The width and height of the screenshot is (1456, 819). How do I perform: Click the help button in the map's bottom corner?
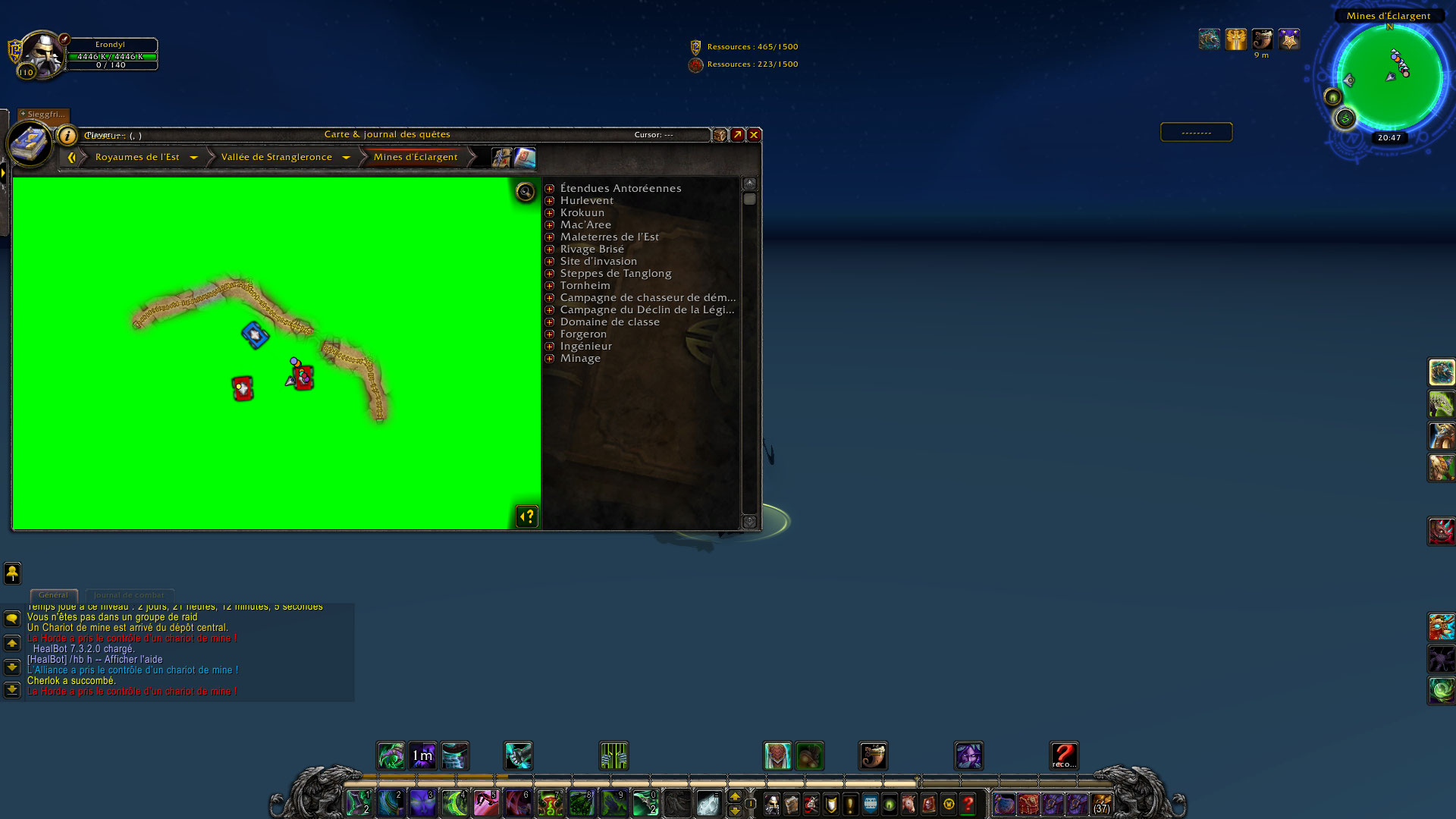coord(526,516)
